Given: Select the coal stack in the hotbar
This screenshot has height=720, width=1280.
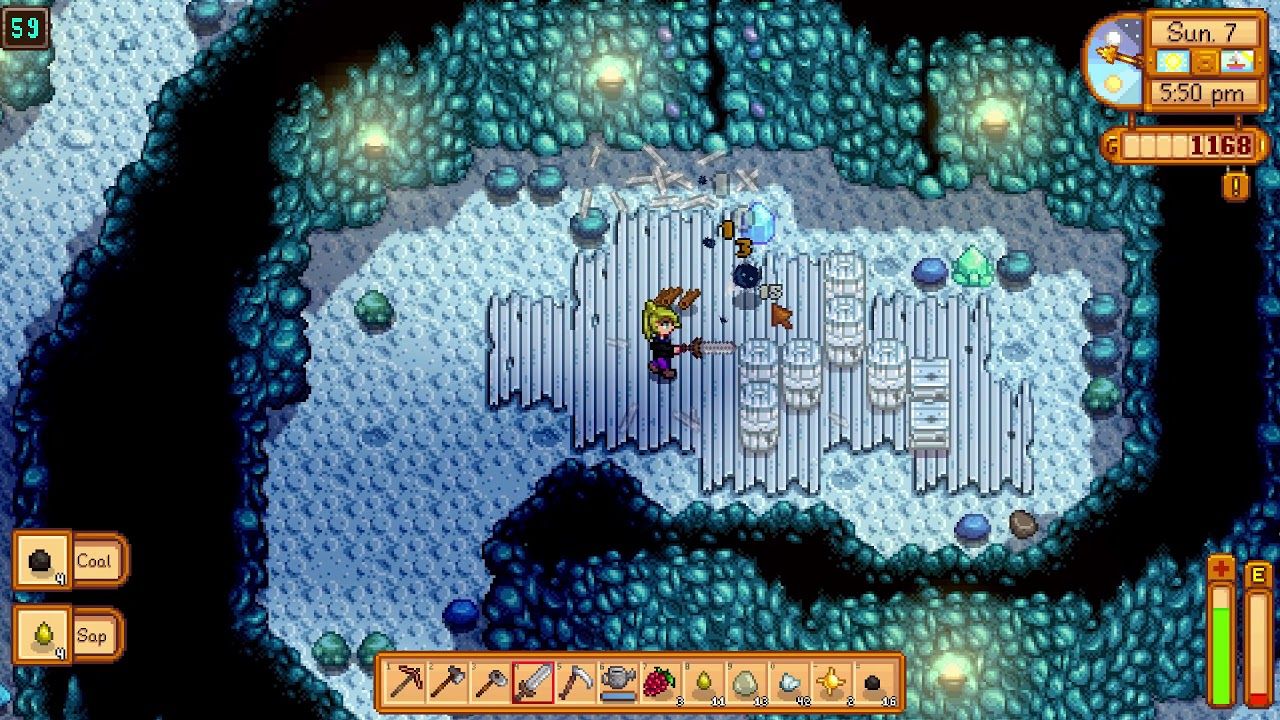Looking at the screenshot, I should point(875,683).
